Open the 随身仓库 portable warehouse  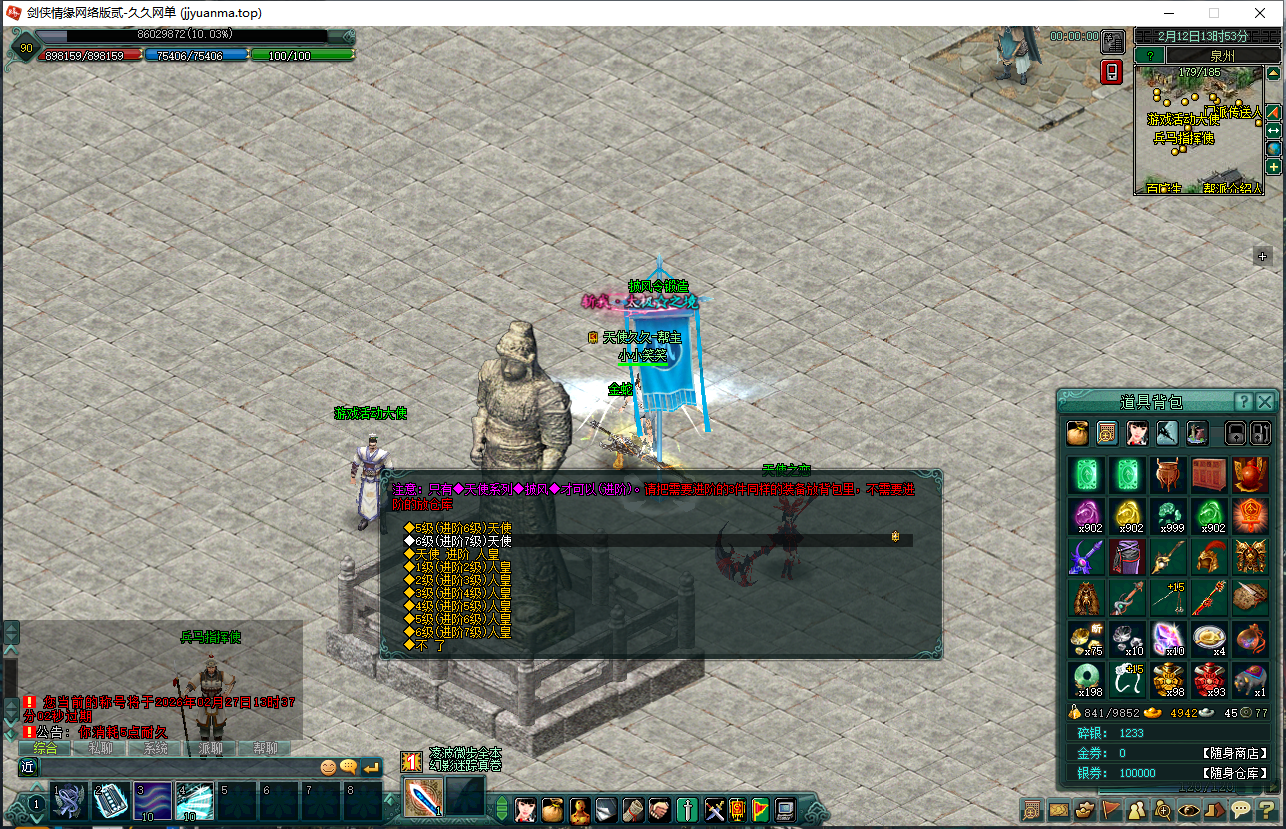(1234, 773)
